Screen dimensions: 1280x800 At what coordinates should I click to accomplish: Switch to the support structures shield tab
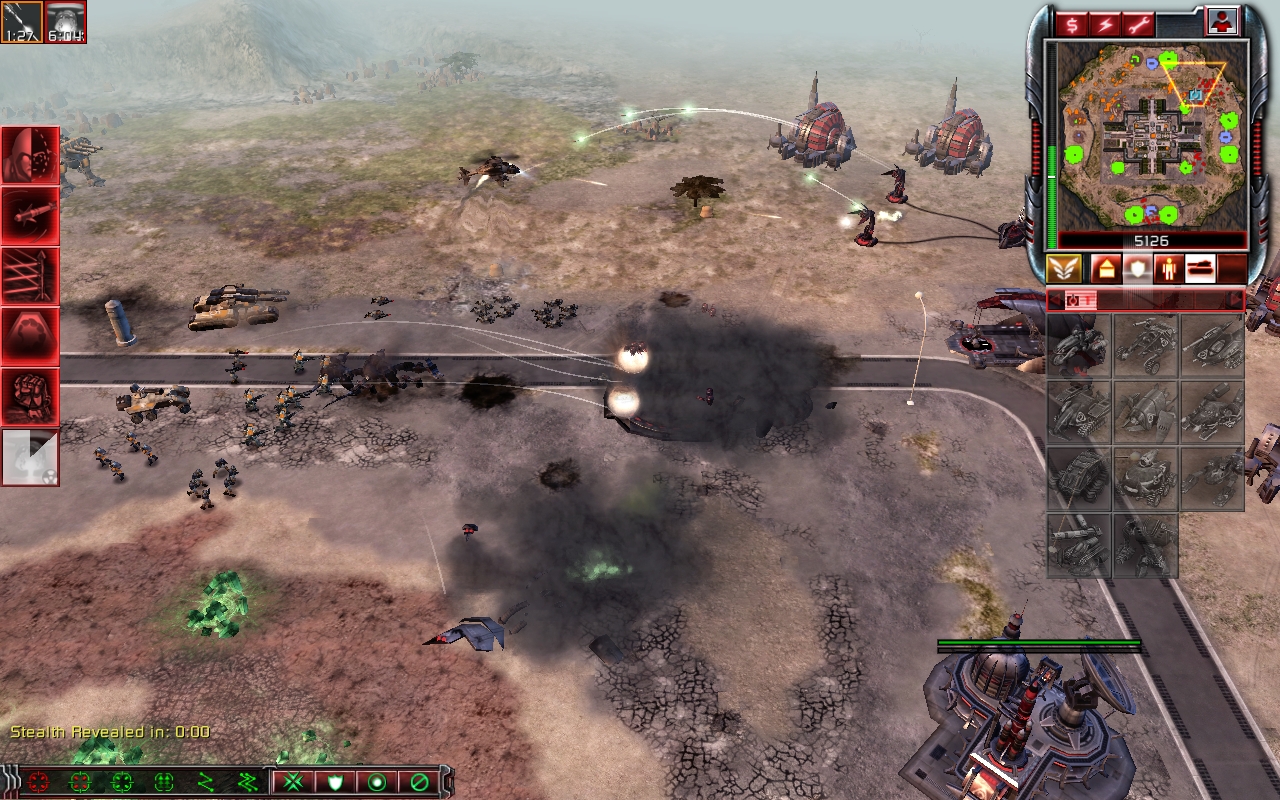(x=1136, y=269)
